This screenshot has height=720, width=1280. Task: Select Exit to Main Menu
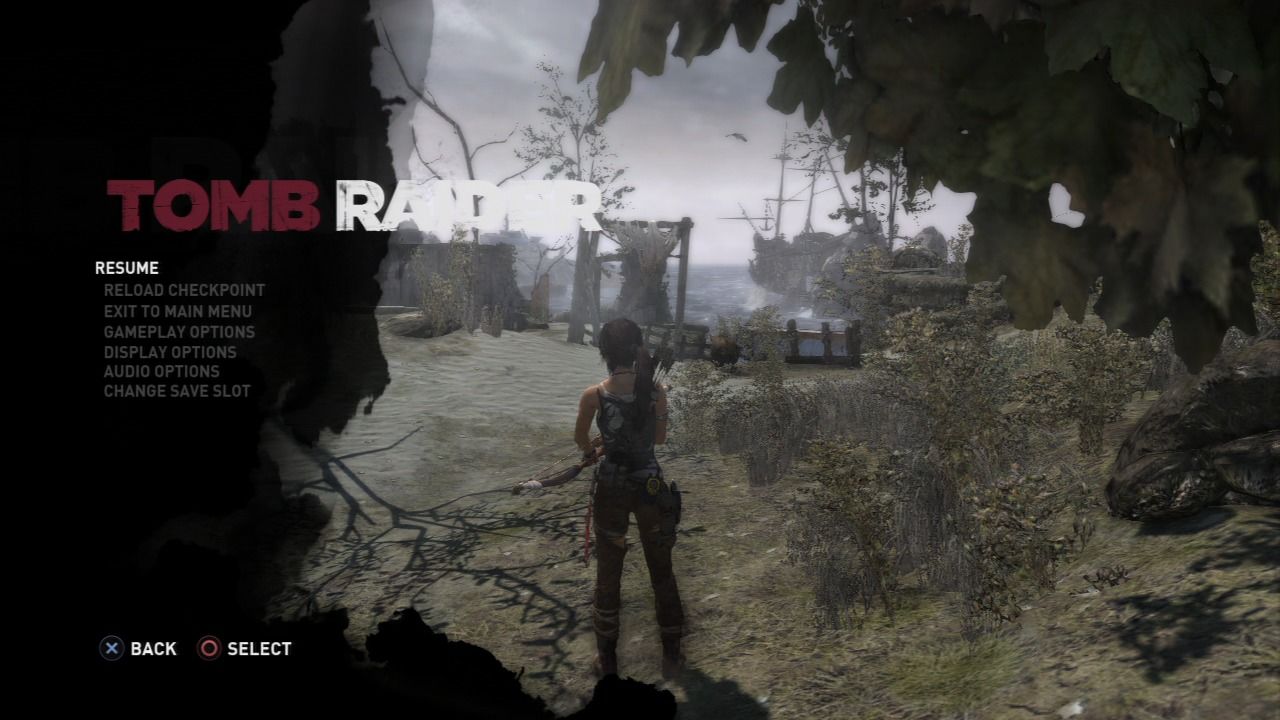click(x=178, y=311)
